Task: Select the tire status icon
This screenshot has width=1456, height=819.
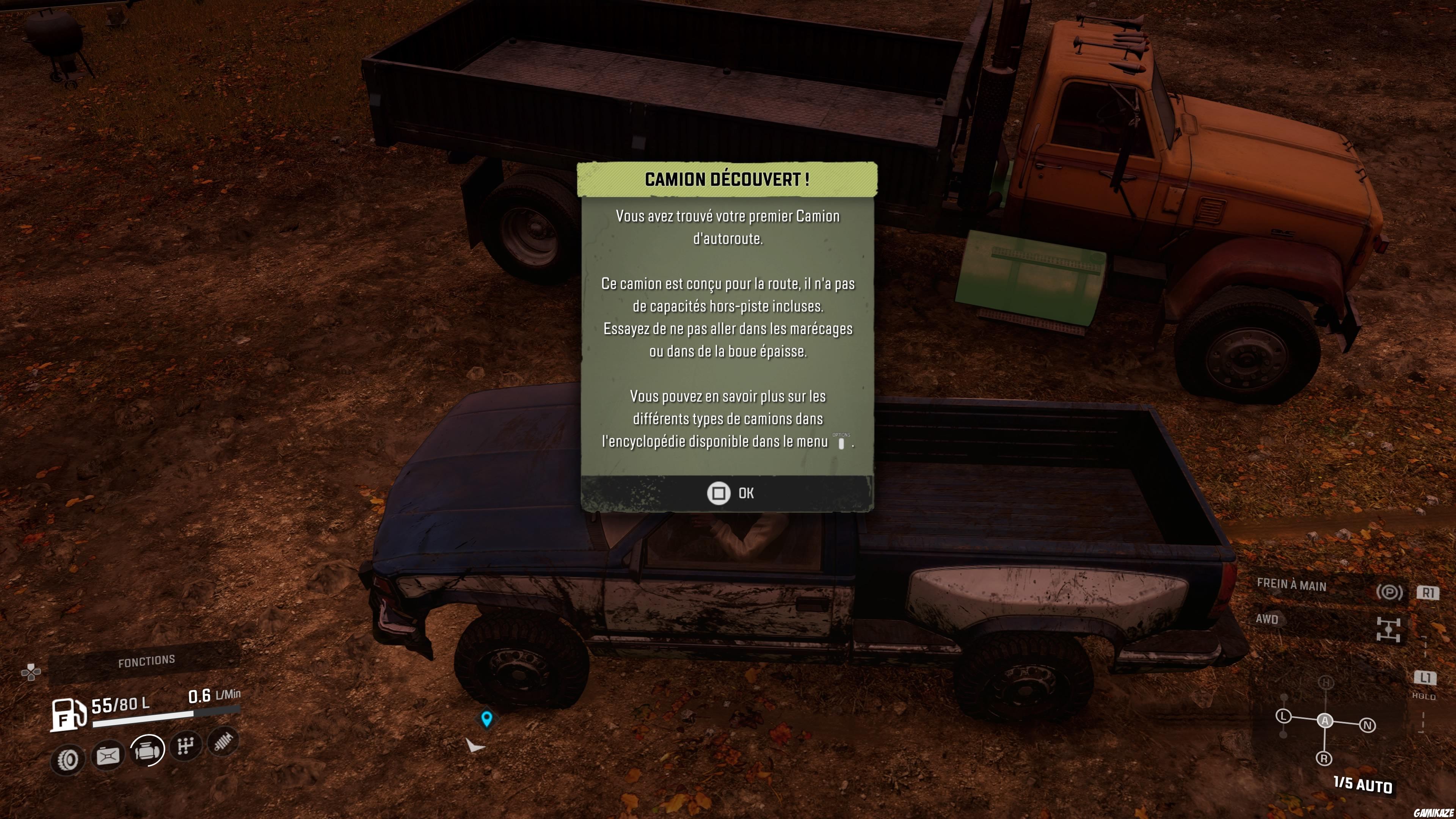Action: (68, 759)
